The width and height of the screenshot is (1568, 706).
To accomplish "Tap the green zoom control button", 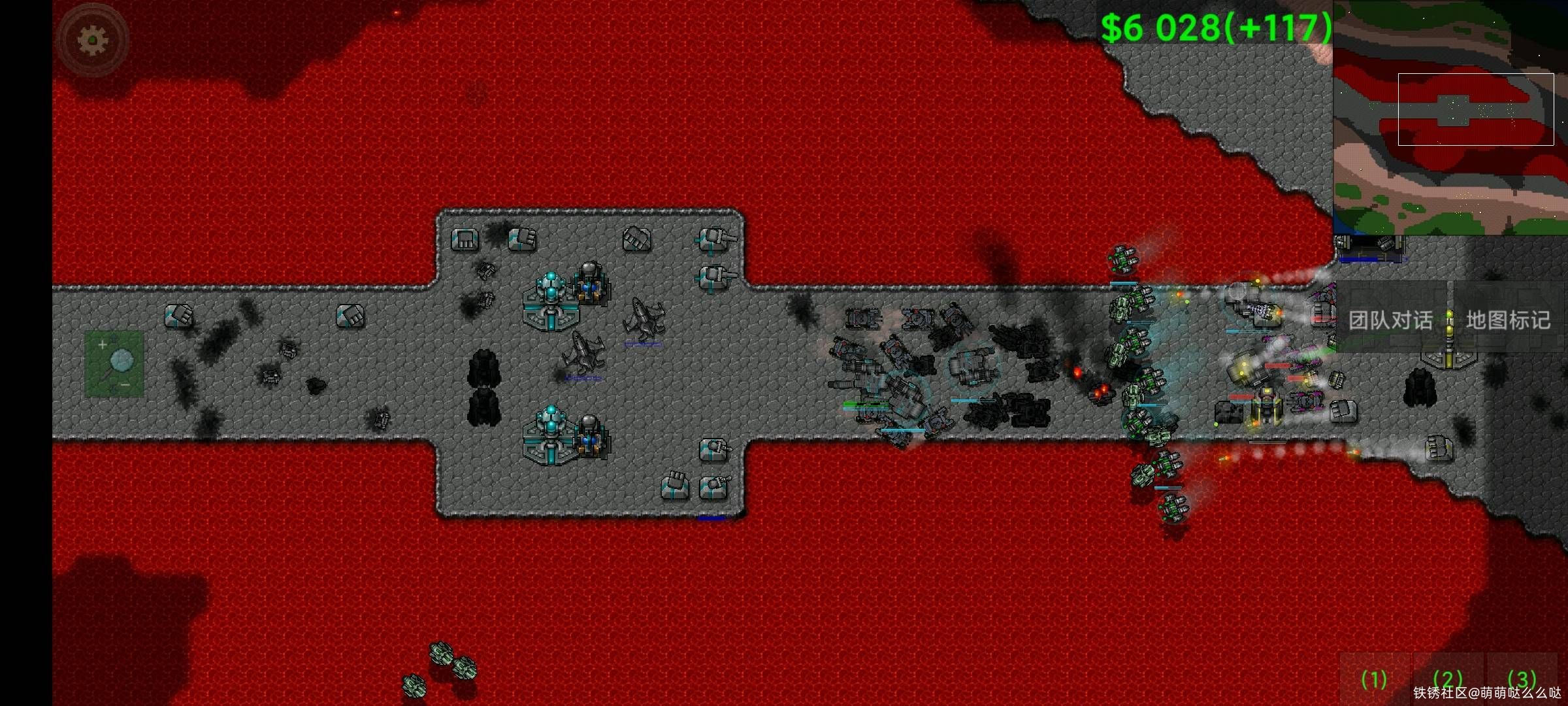I will pos(114,364).
